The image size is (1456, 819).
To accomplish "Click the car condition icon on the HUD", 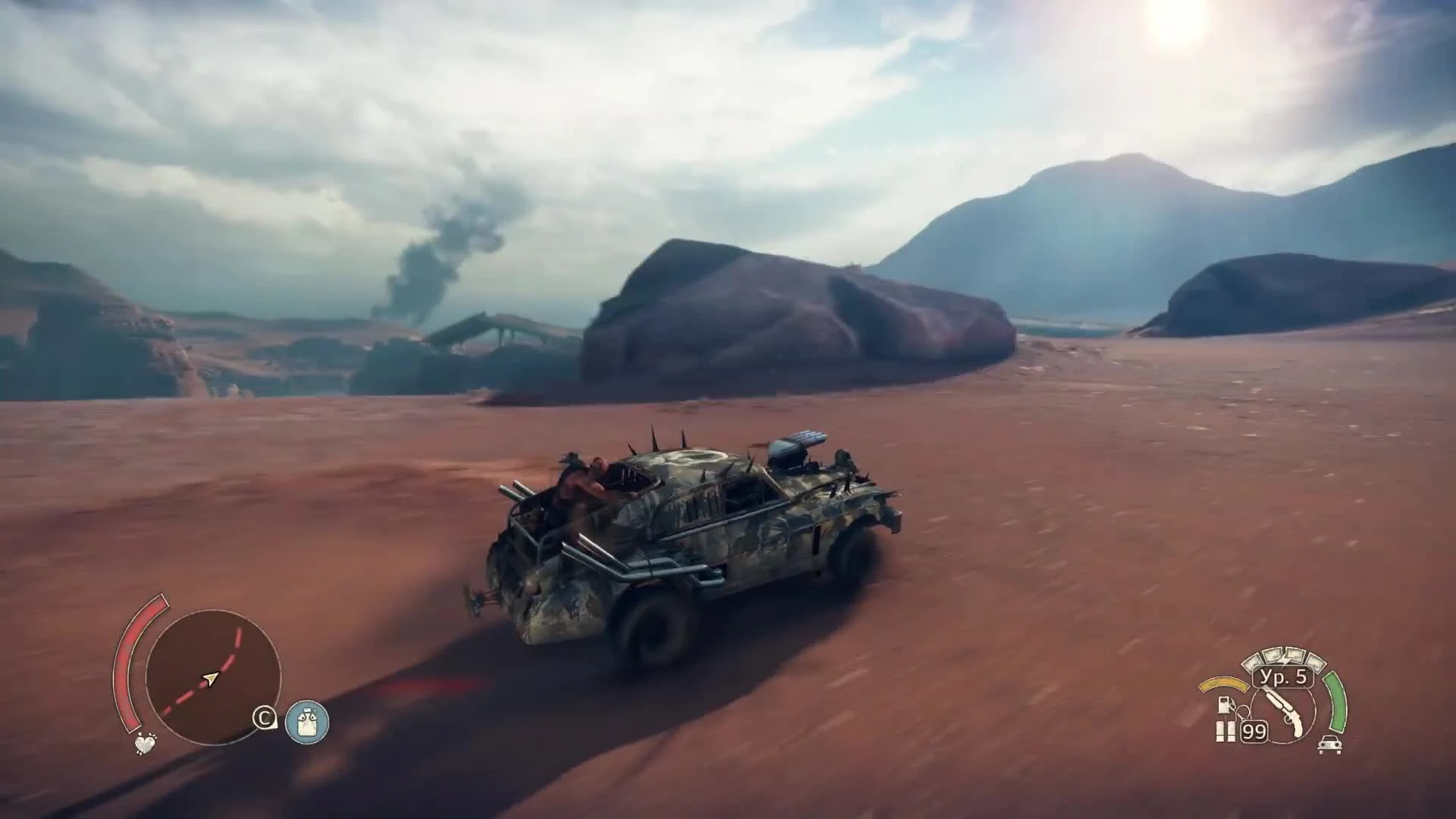I will click(x=1329, y=745).
